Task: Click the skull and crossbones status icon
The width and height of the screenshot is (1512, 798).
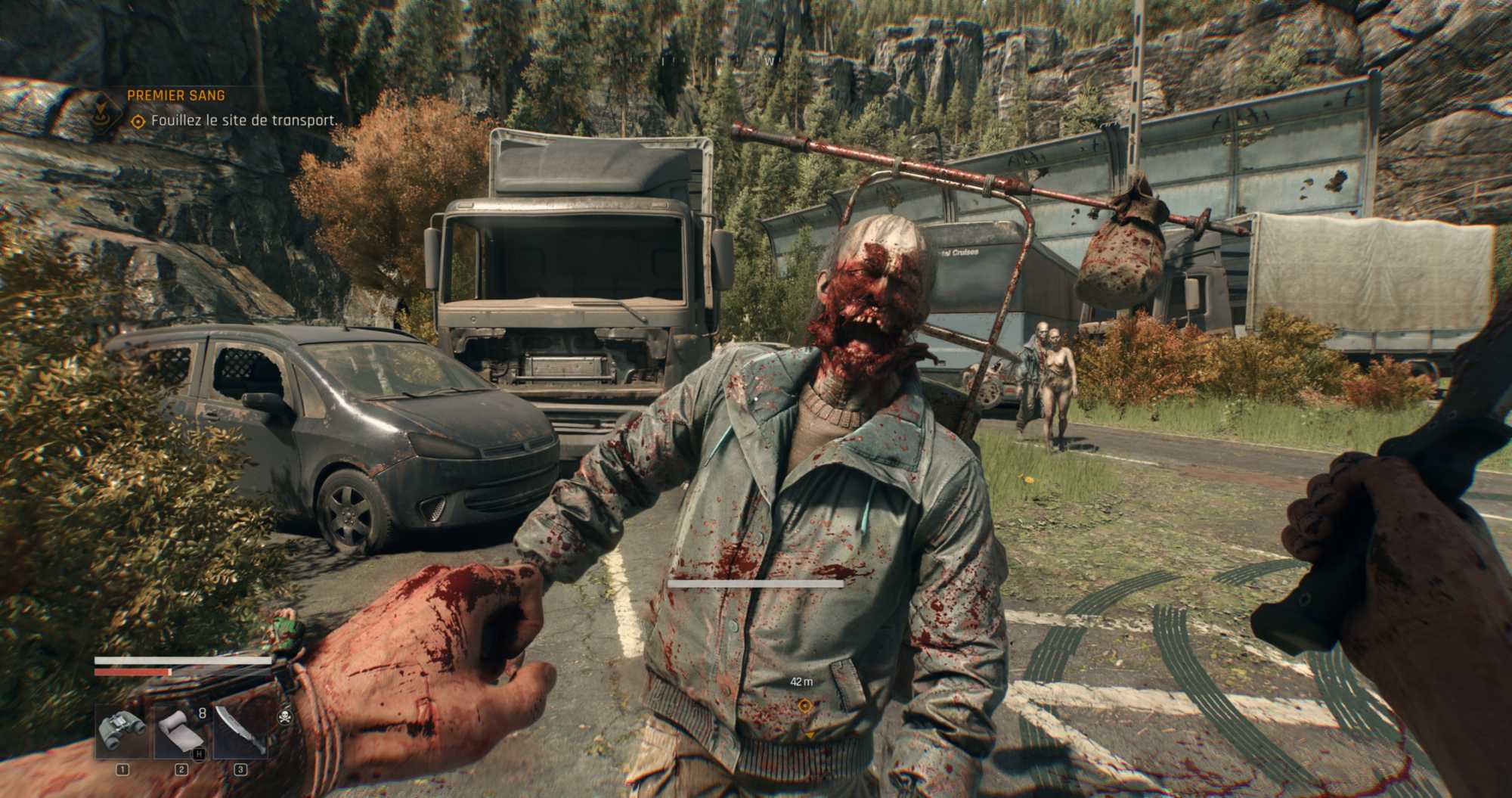Action: pos(285,716)
